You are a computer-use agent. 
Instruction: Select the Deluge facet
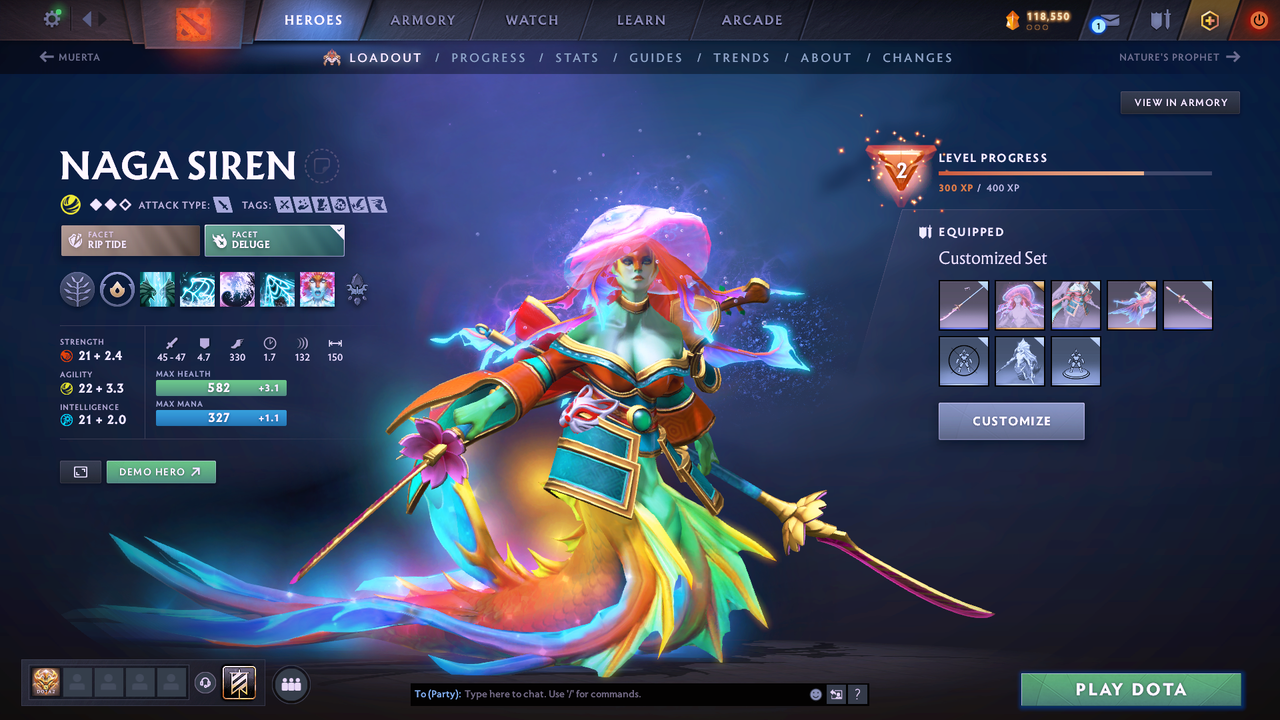tap(274, 240)
